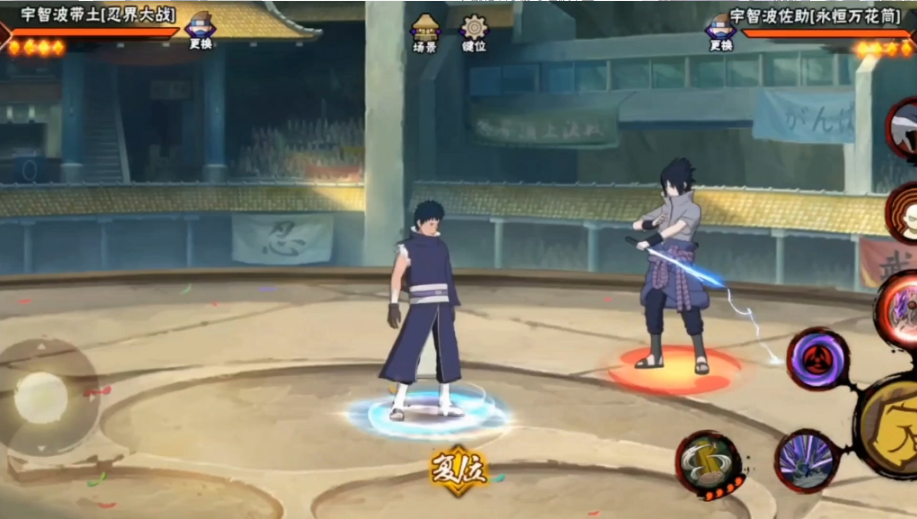Image resolution: width=917 pixels, height=519 pixels.
Task: Activate the Sharingan eye skill
Action: 818,358
